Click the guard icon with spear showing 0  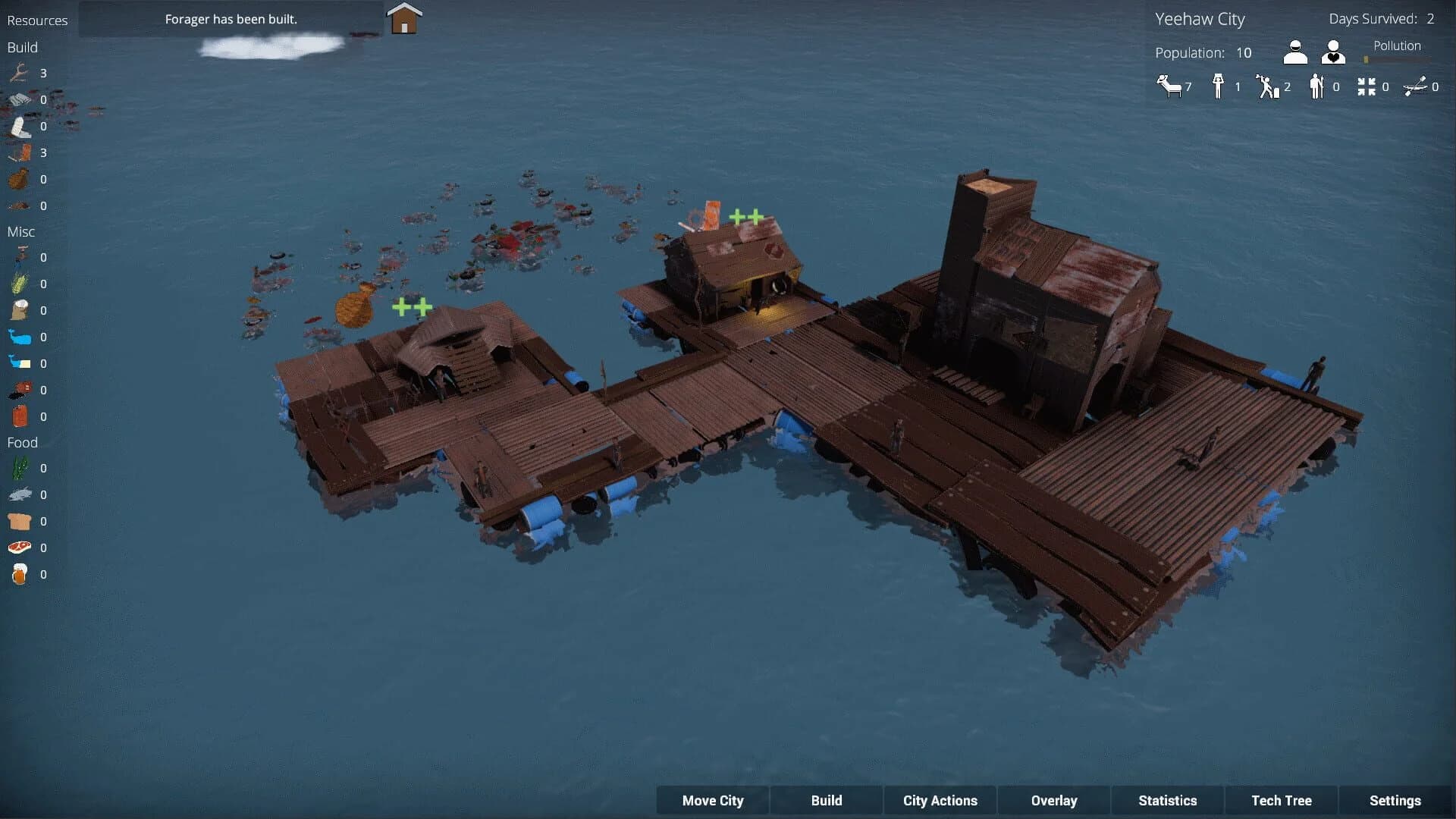point(1316,86)
